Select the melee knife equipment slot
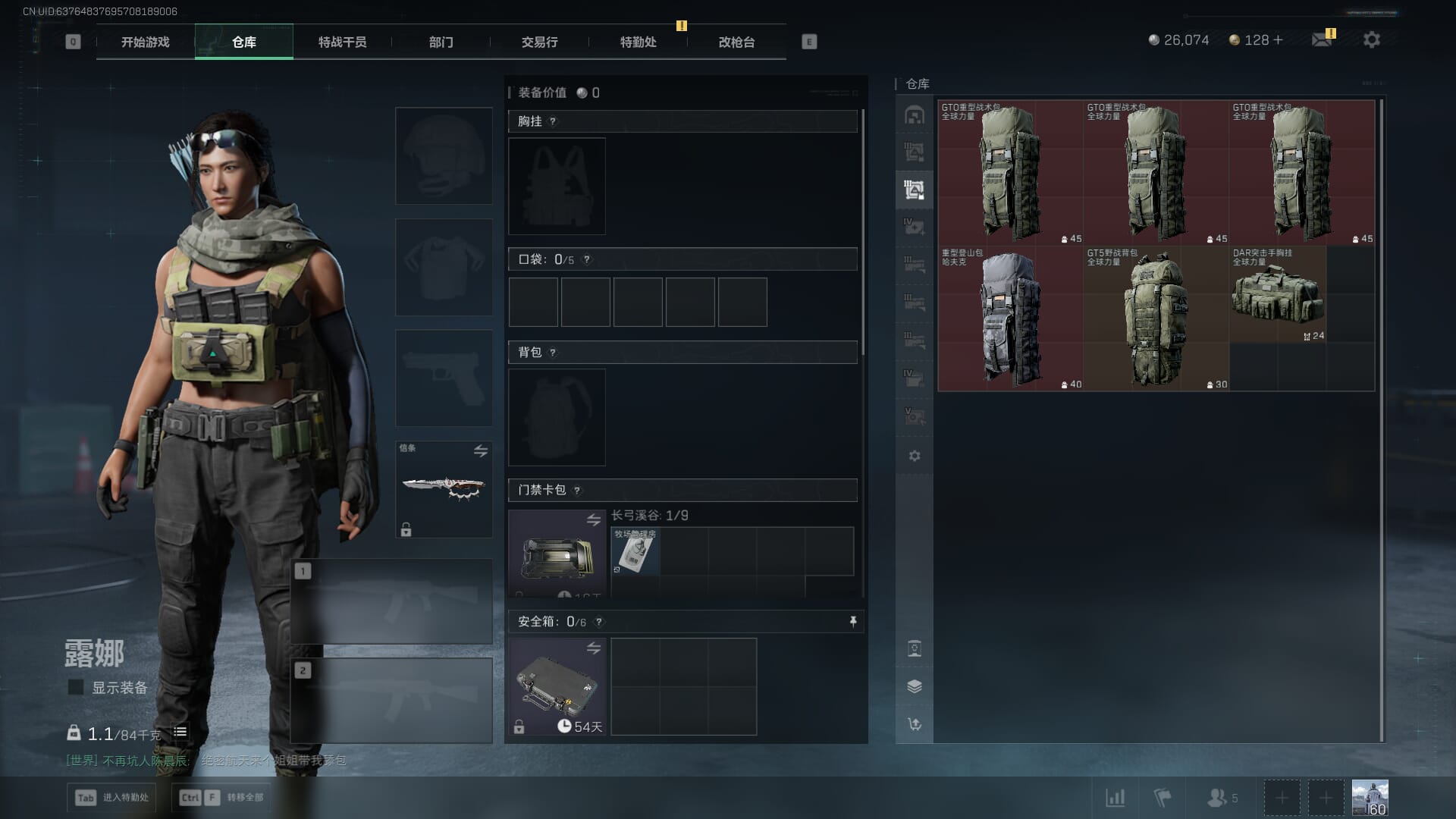The image size is (1456, 819). (444, 488)
